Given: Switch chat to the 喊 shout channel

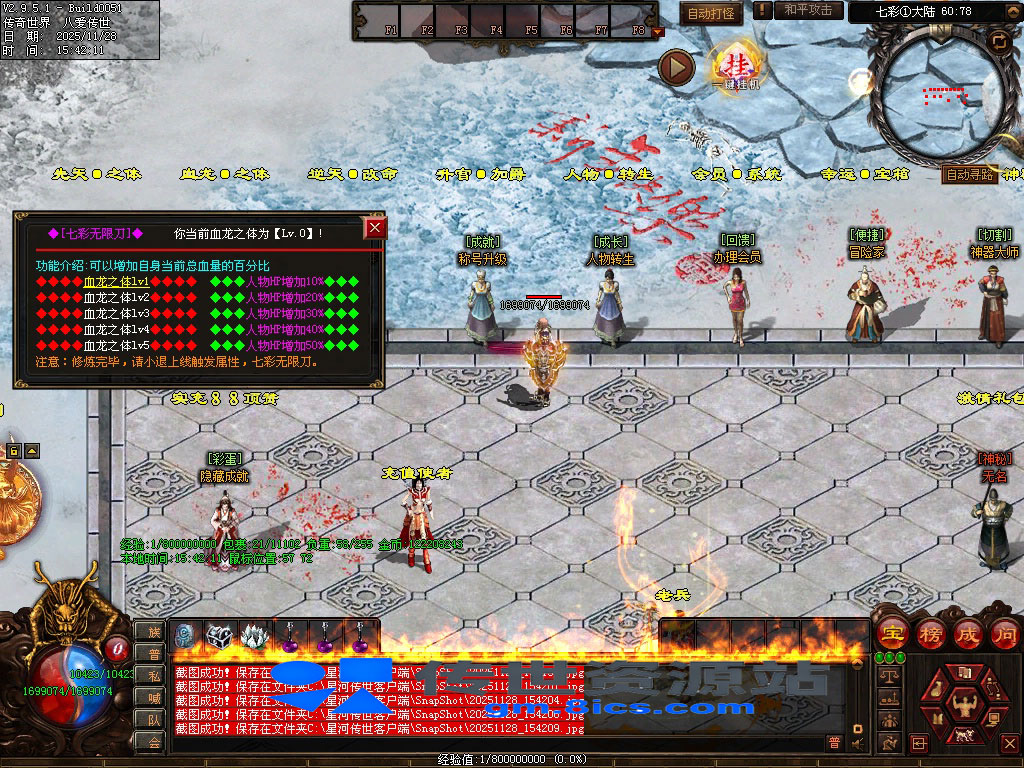Looking at the screenshot, I should 153,697.
